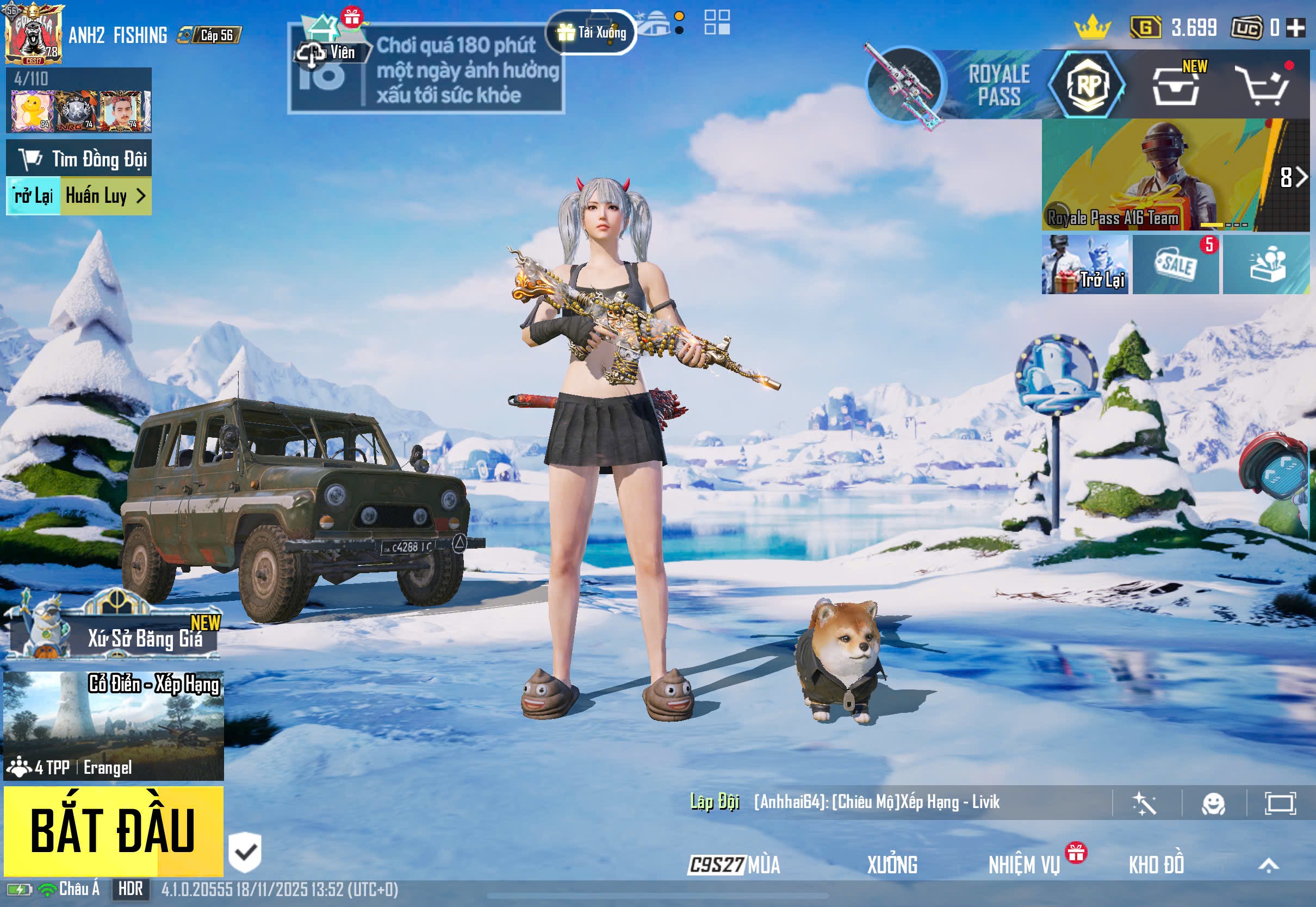Open the emoji smiley chat button
Viewport: 1316px width, 907px height.
[x=1213, y=804]
